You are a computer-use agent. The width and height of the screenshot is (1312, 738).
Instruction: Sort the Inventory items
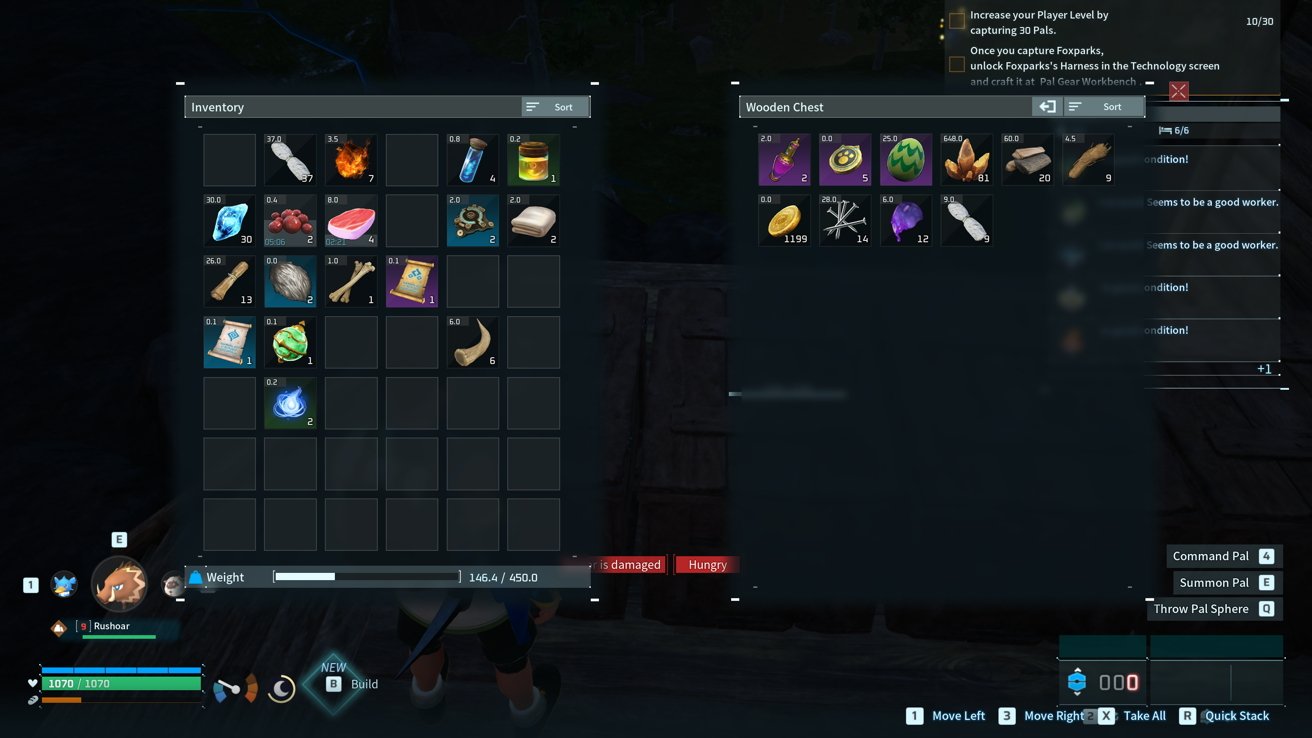555,107
